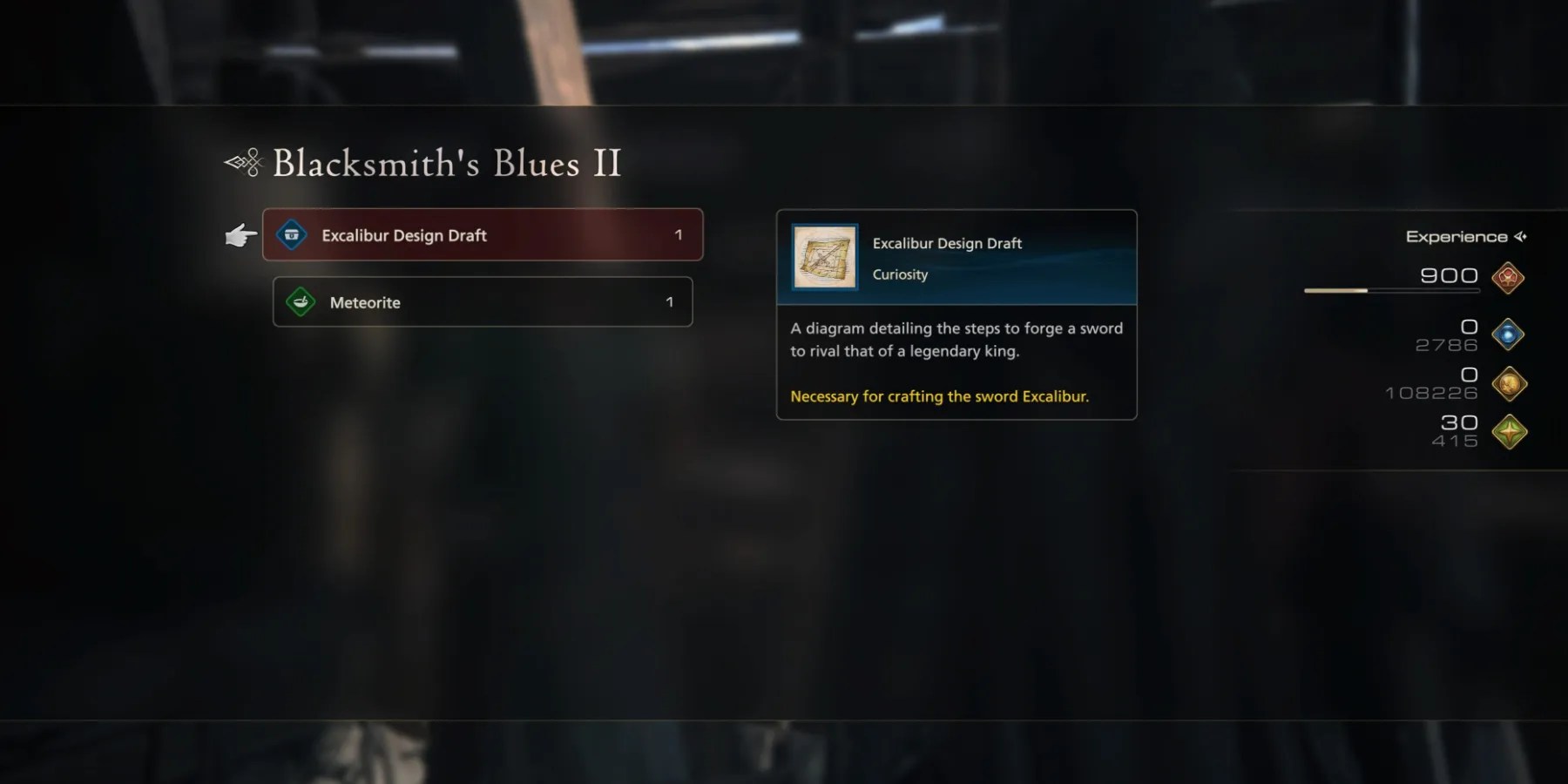Click the Blacksmith's Blues II quest title

point(446,162)
